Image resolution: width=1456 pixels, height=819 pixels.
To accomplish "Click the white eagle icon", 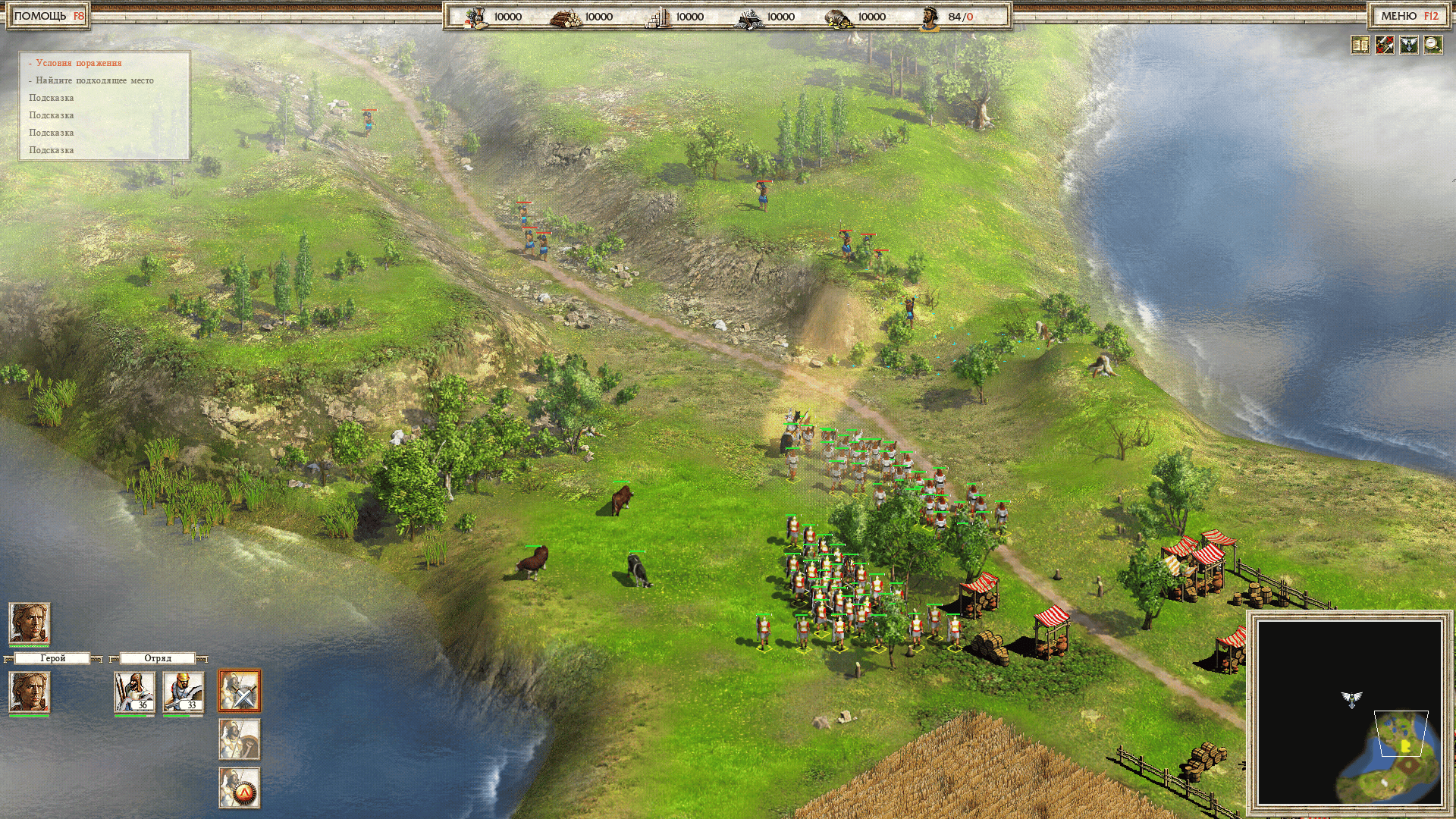I will point(1409,45).
